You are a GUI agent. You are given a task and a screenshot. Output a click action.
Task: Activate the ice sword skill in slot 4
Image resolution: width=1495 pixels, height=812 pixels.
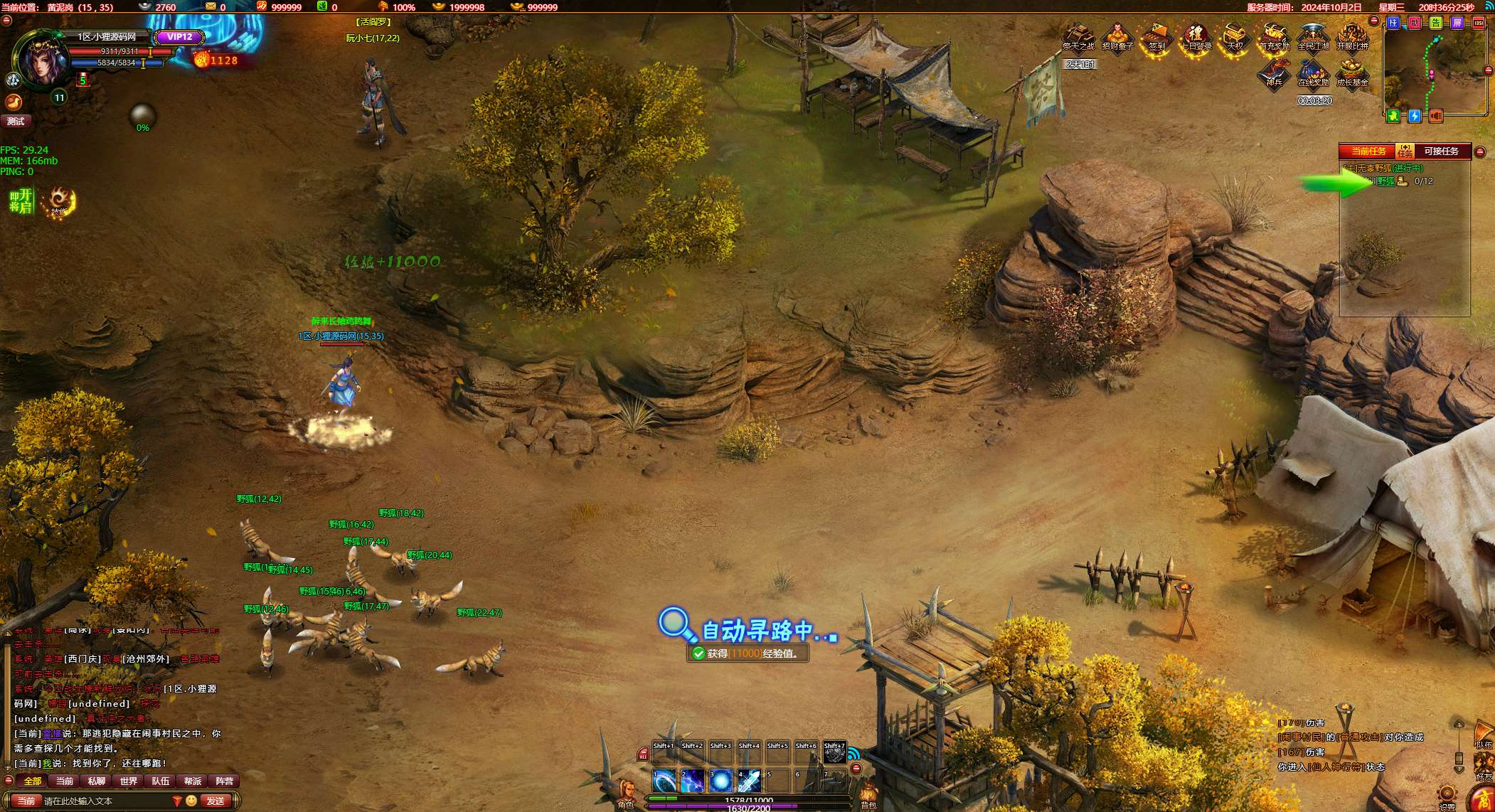(x=750, y=781)
